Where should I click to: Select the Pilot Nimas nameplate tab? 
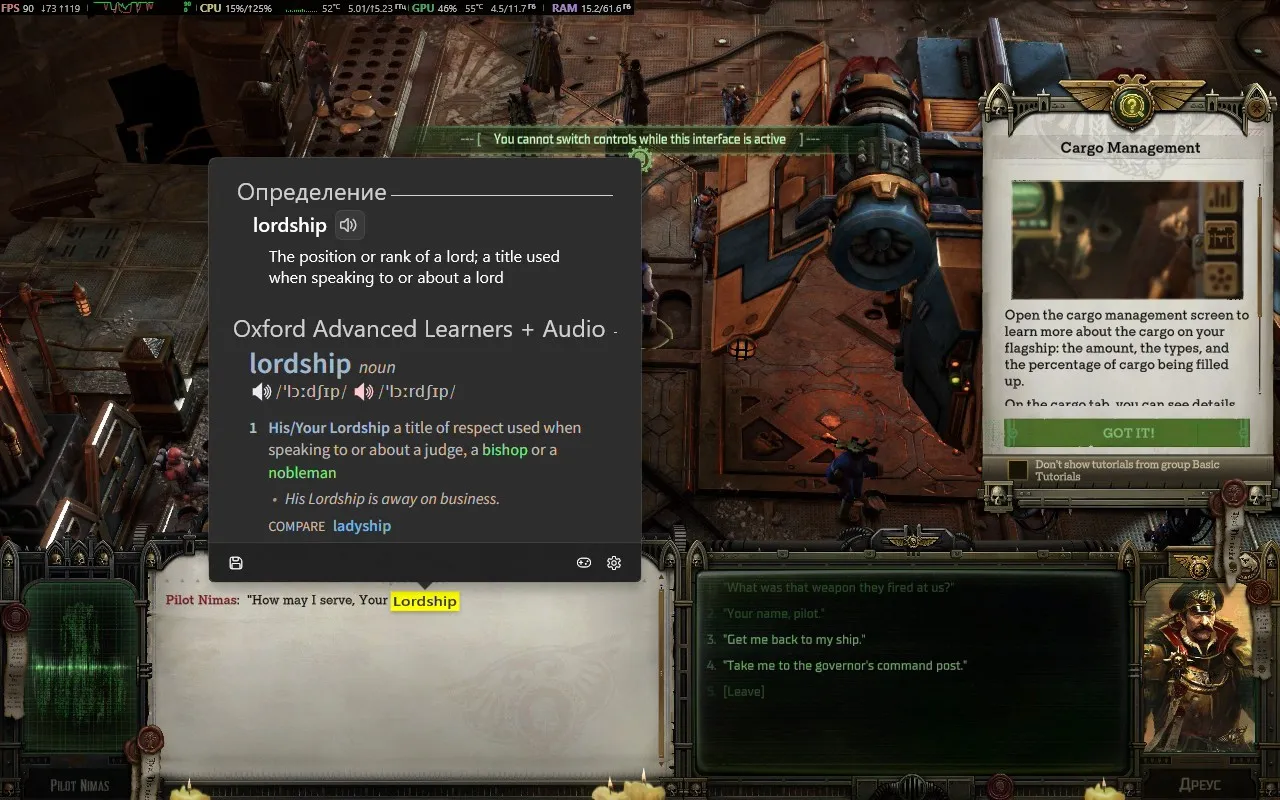point(78,784)
